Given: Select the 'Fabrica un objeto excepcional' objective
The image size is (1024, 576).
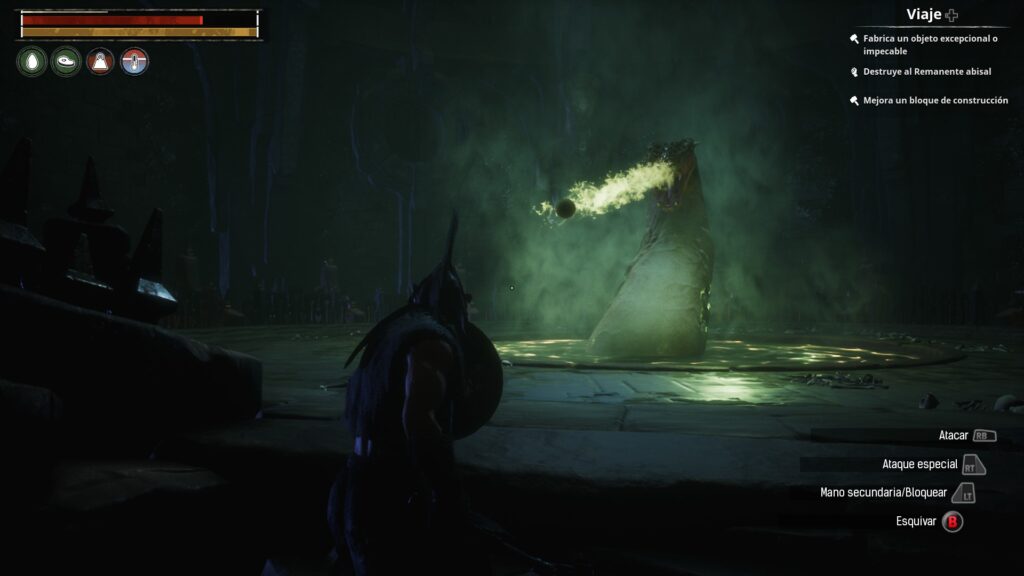Looking at the screenshot, I should click(x=930, y=44).
